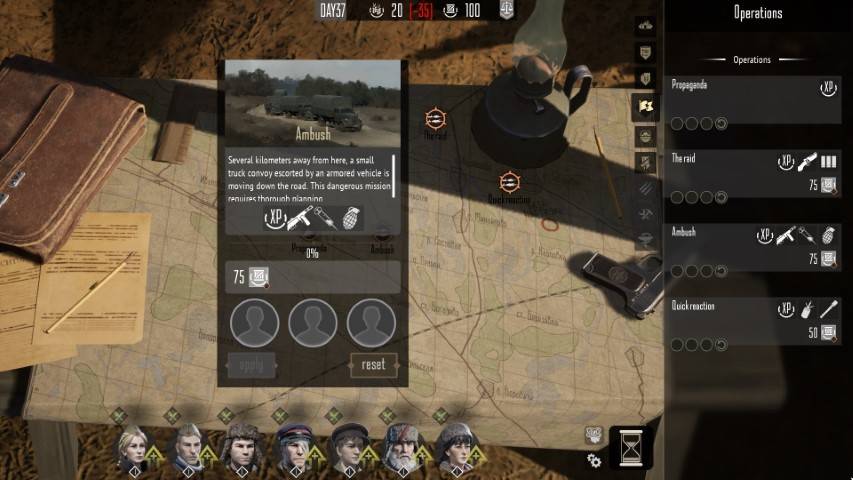Reset the Ambush squad selection
Screen dimensions: 853x480
[373, 365]
